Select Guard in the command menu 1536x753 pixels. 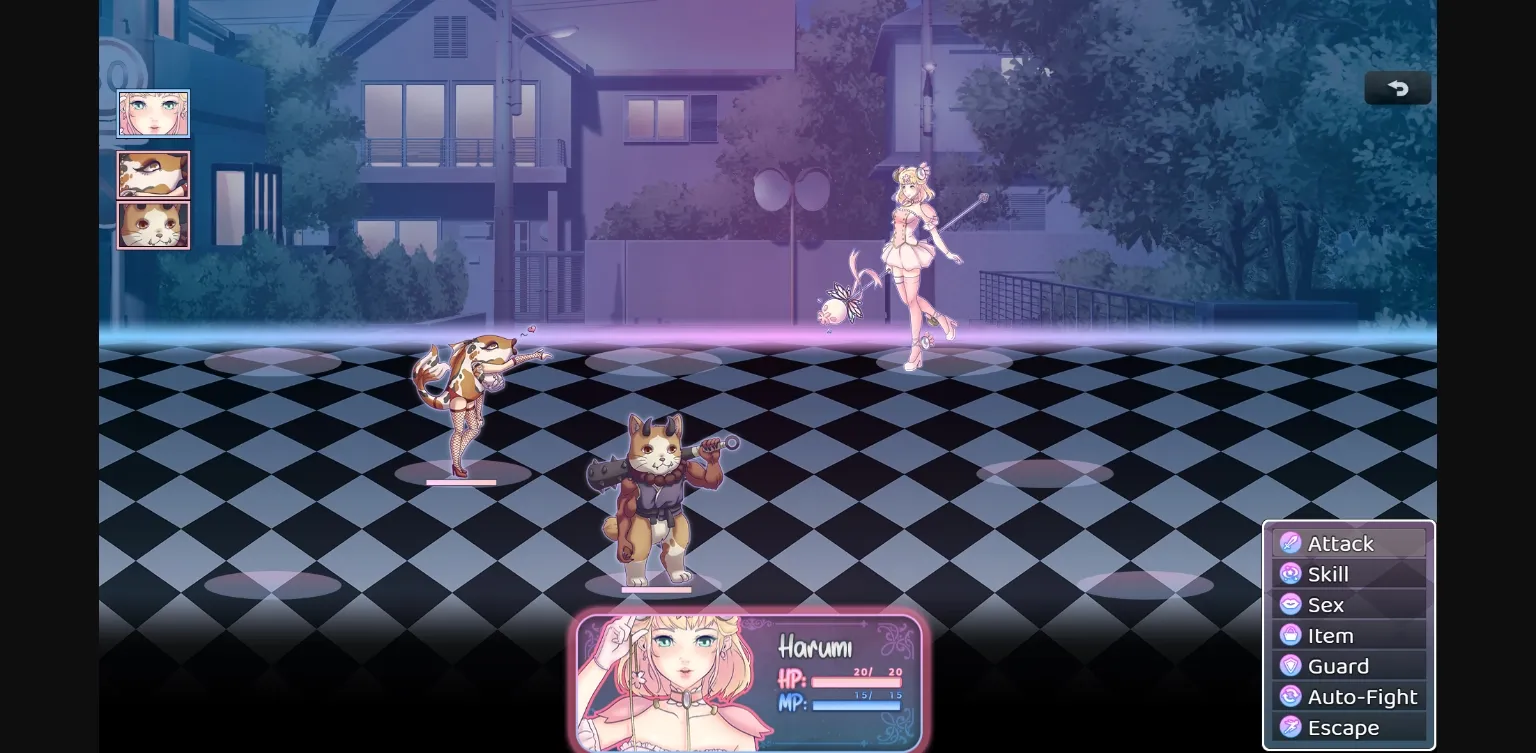pyautogui.click(x=1337, y=666)
